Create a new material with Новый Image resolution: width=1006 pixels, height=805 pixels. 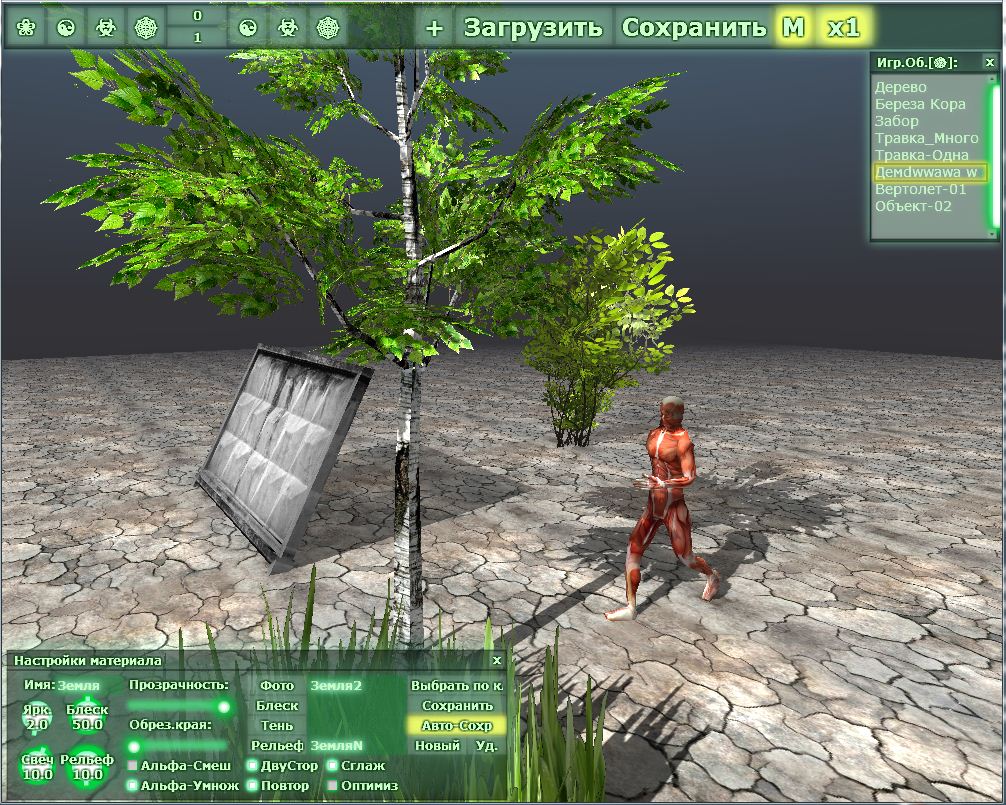[437, 745]
